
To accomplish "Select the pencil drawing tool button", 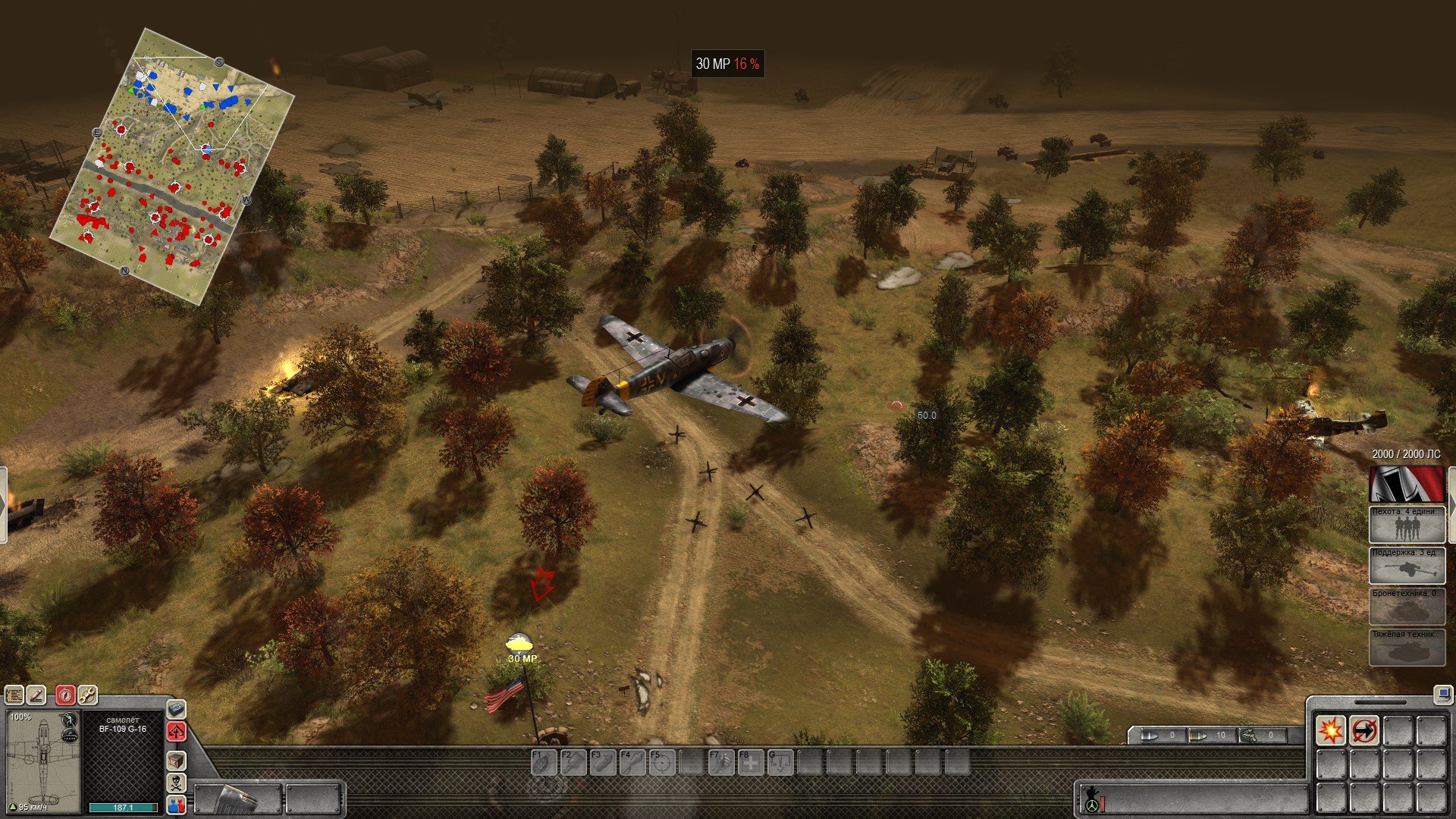I will click(36, 695).
